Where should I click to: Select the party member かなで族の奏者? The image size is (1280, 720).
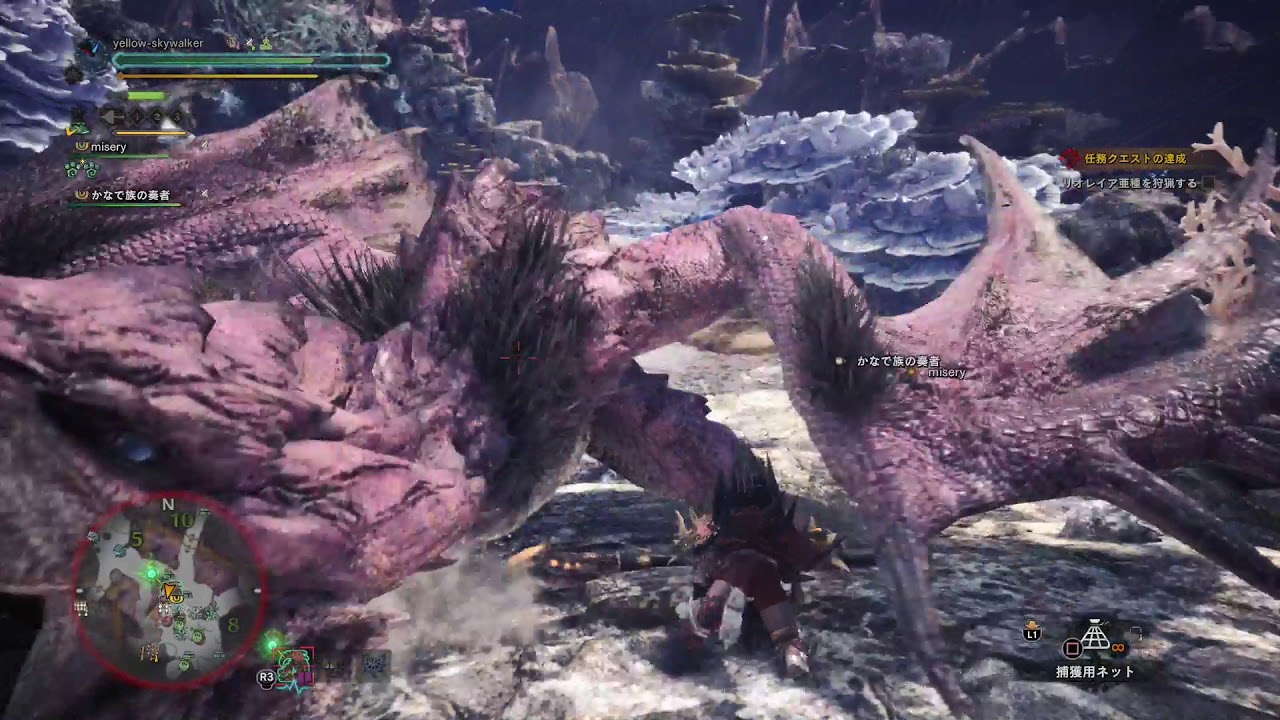(132, 196)
